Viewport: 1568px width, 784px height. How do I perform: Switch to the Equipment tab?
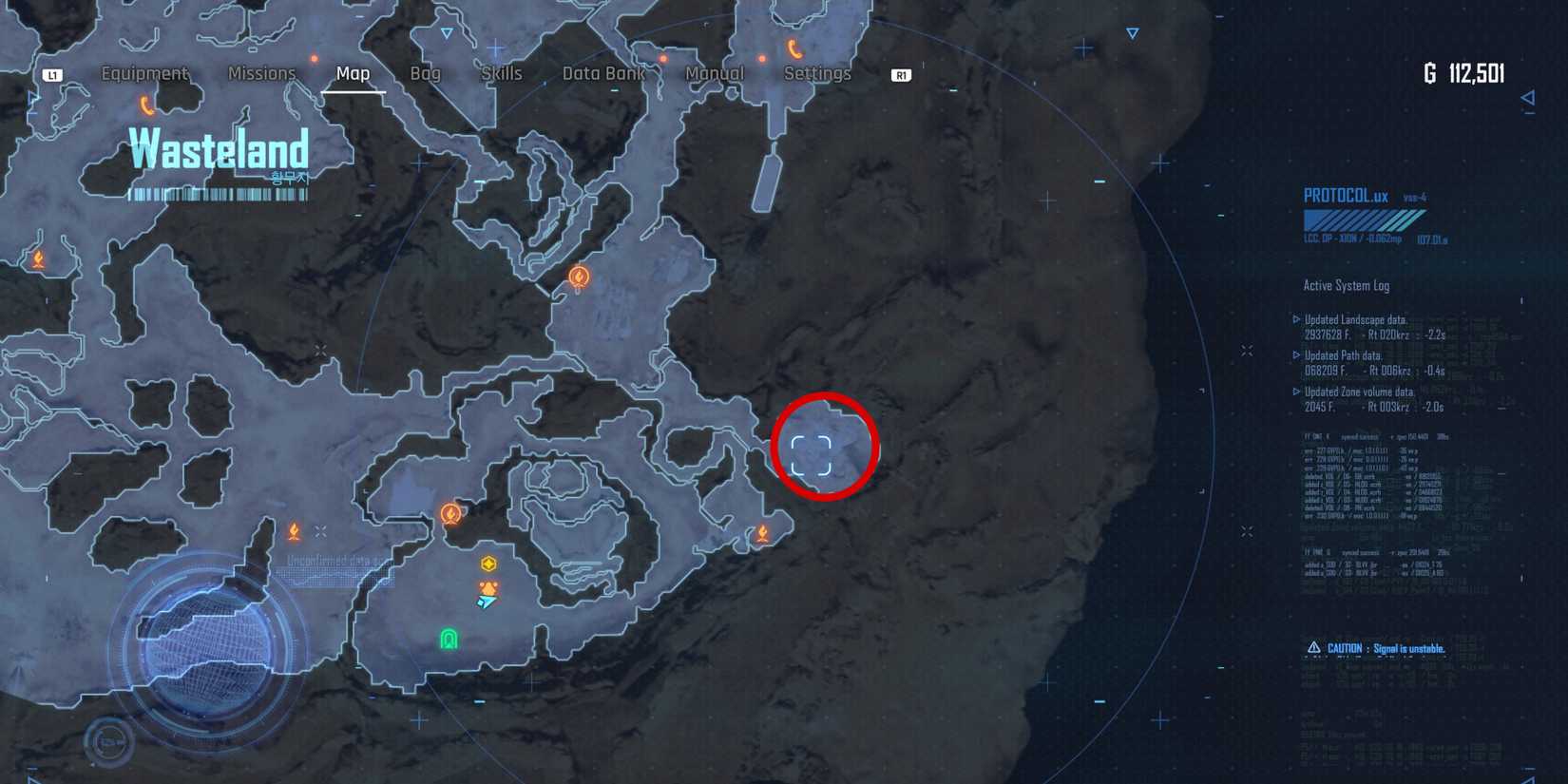(x=144, y=73)
